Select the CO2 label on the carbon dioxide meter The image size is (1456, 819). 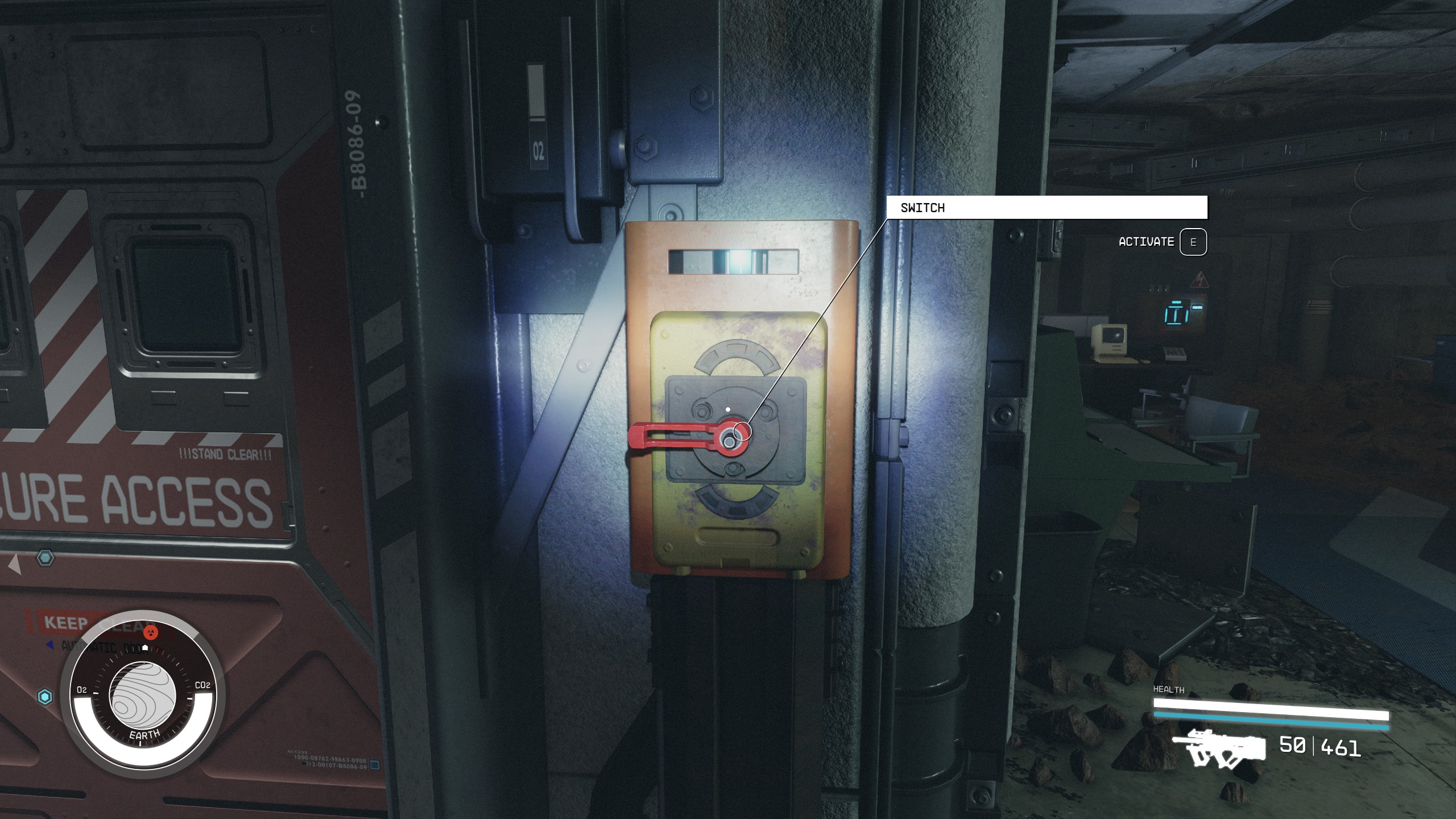click(x=202, y=685)
